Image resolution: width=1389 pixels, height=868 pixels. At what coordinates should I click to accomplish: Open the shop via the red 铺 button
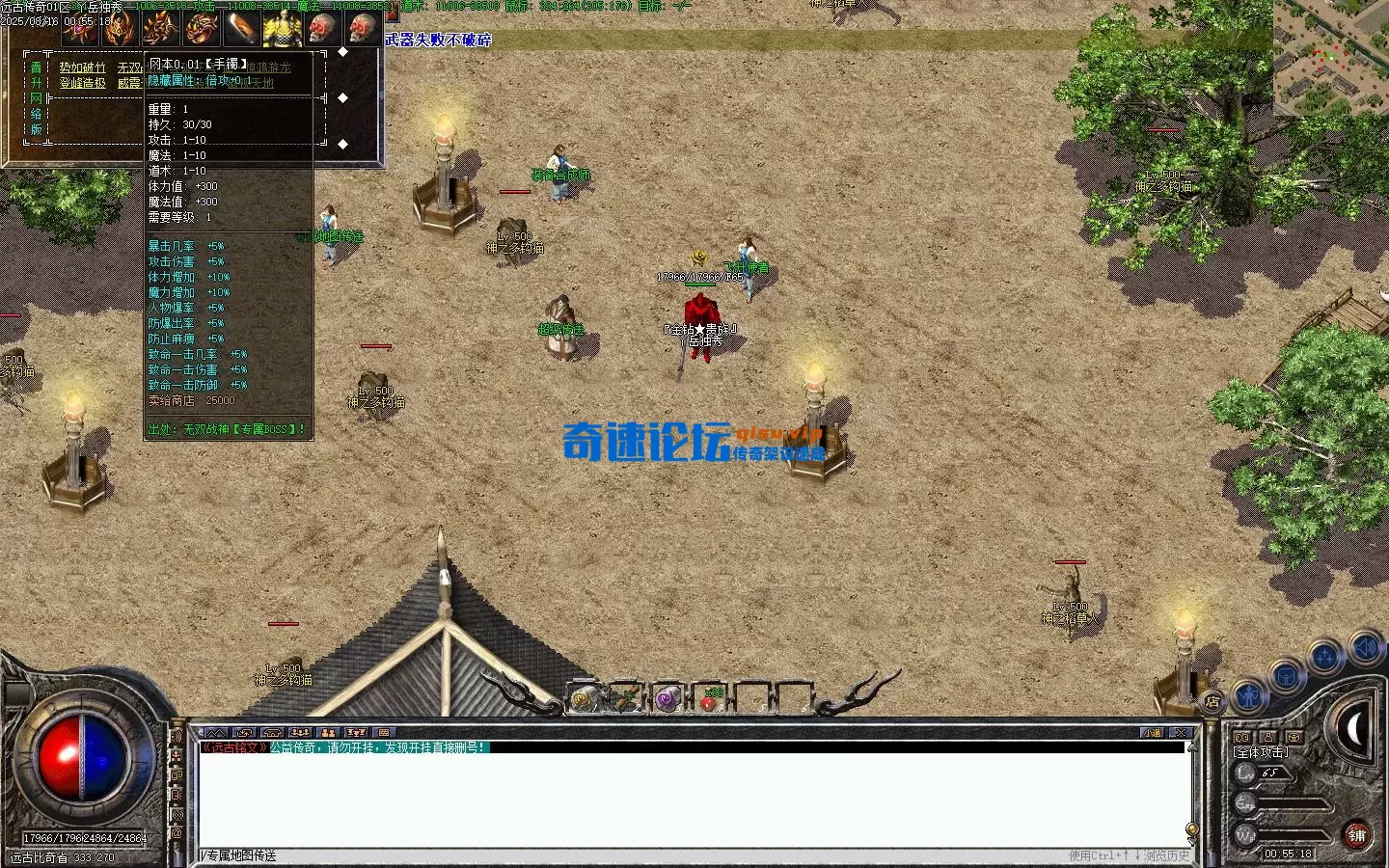1356,834
